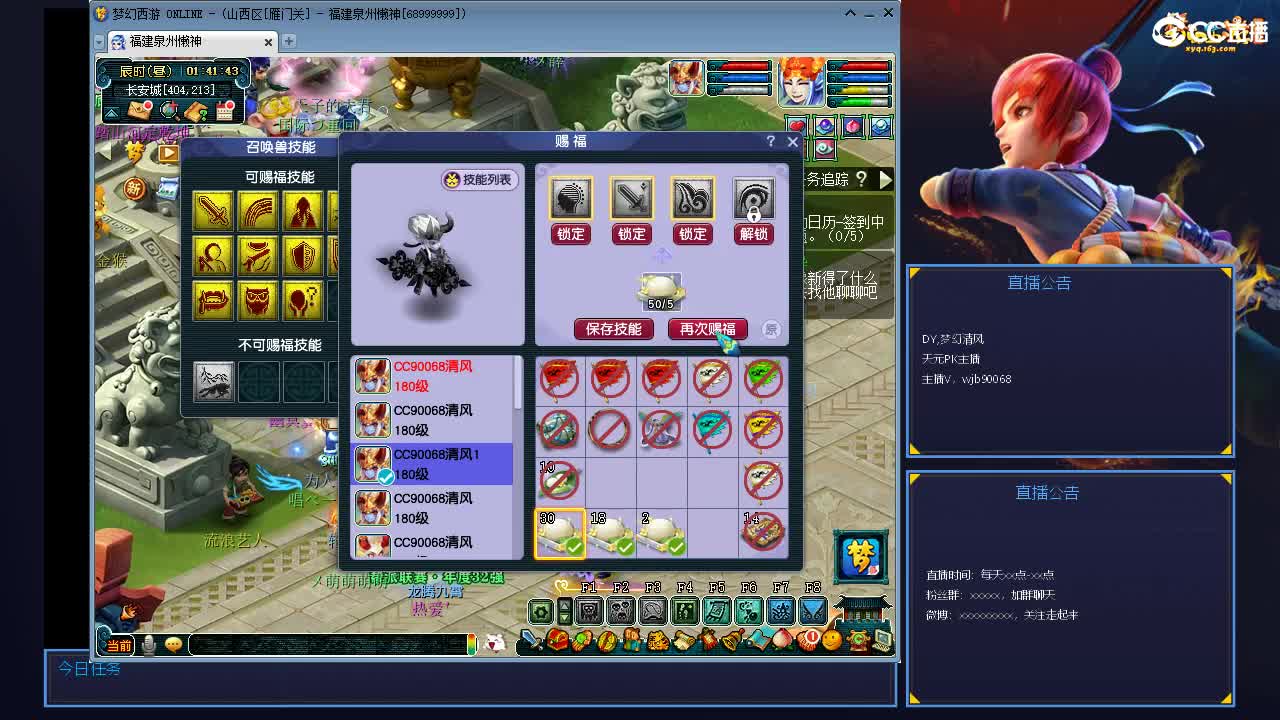The height and width of the screenshot is (720, 1280).
Task: Toggle 解锁 on the fourth padlocked skill
Action: tap(753, 233)
